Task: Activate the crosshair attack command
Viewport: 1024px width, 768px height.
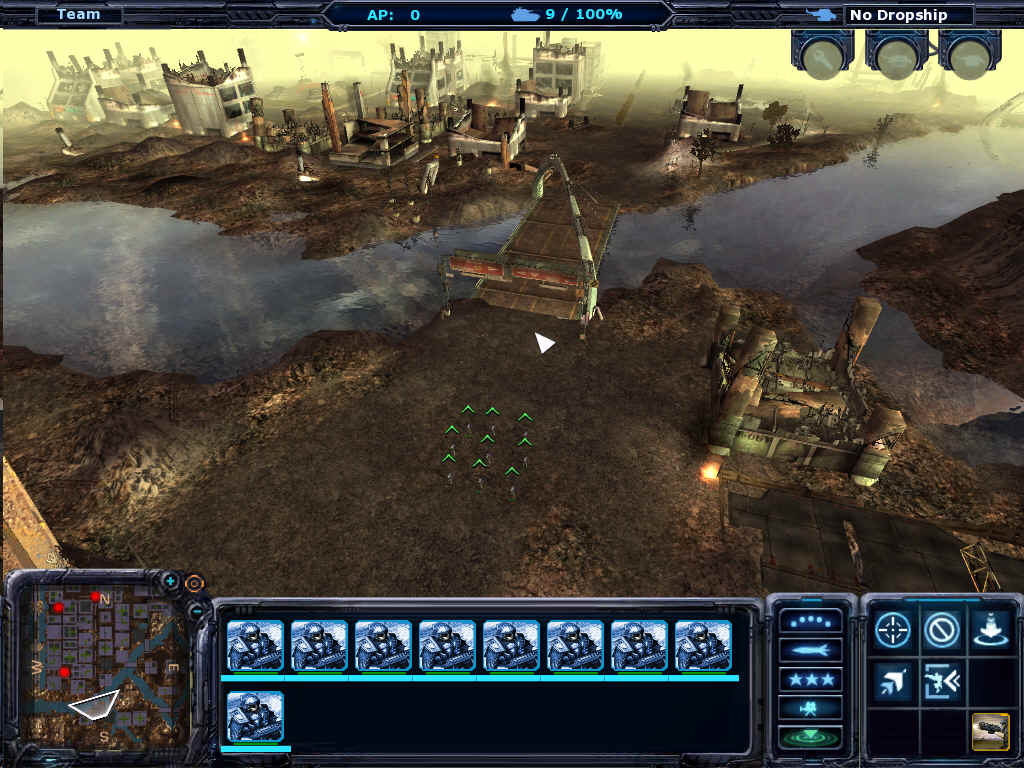Action: coord(892,630)
